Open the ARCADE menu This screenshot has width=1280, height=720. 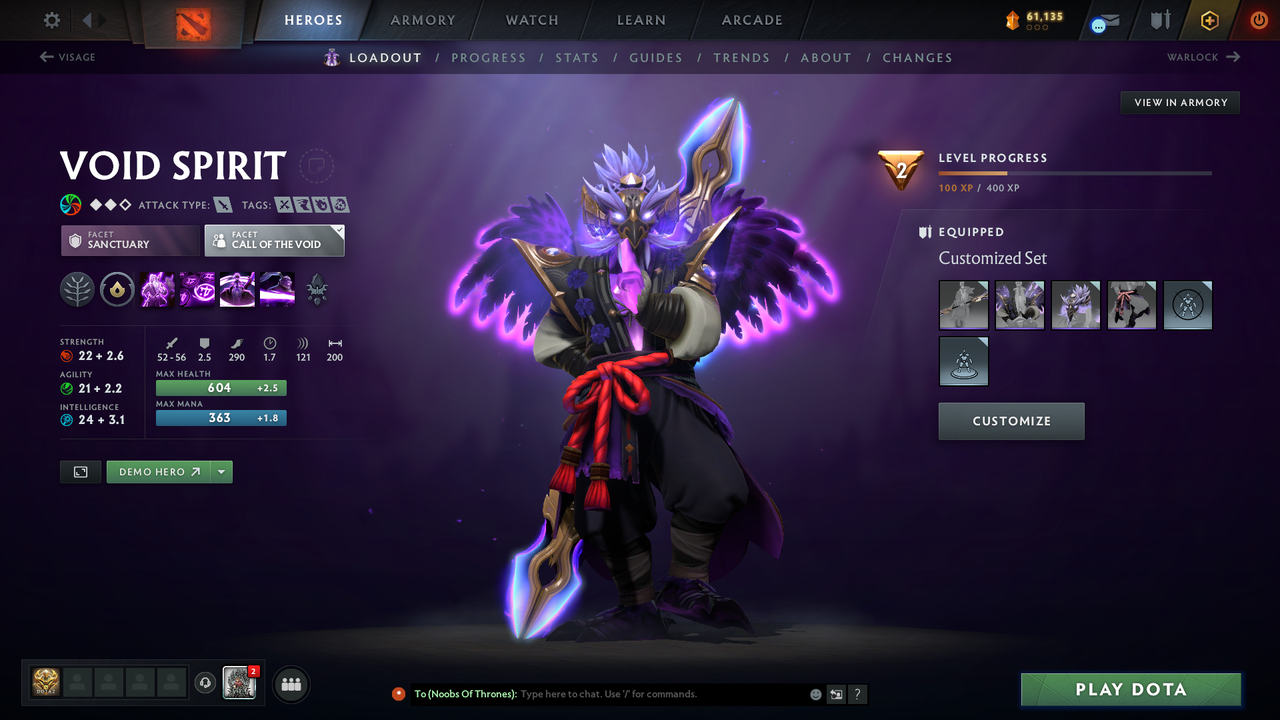click(x=751, y=20)
